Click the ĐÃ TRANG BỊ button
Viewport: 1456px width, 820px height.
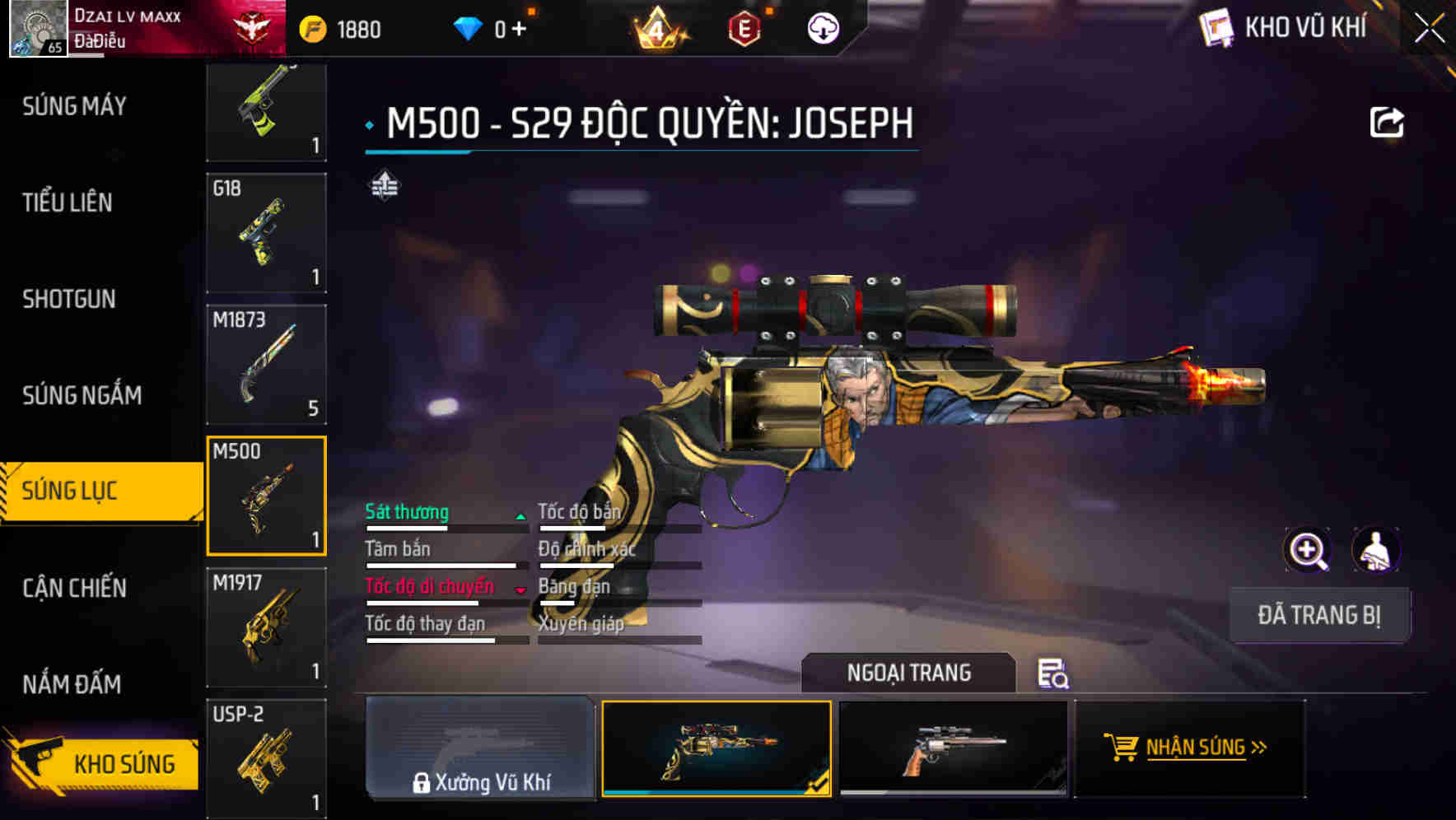coord(1319,614)
